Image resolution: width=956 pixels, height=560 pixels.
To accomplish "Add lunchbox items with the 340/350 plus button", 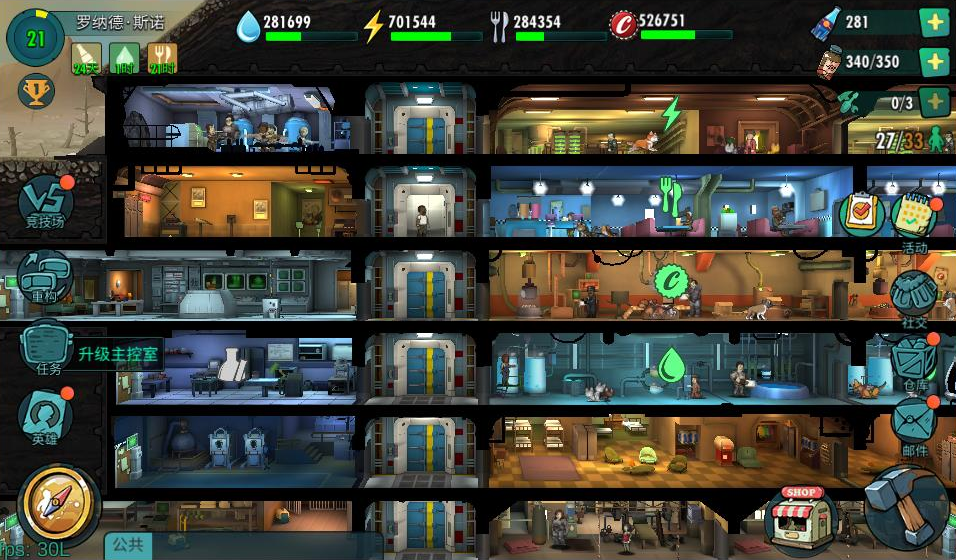I will [x=934, y=62].
